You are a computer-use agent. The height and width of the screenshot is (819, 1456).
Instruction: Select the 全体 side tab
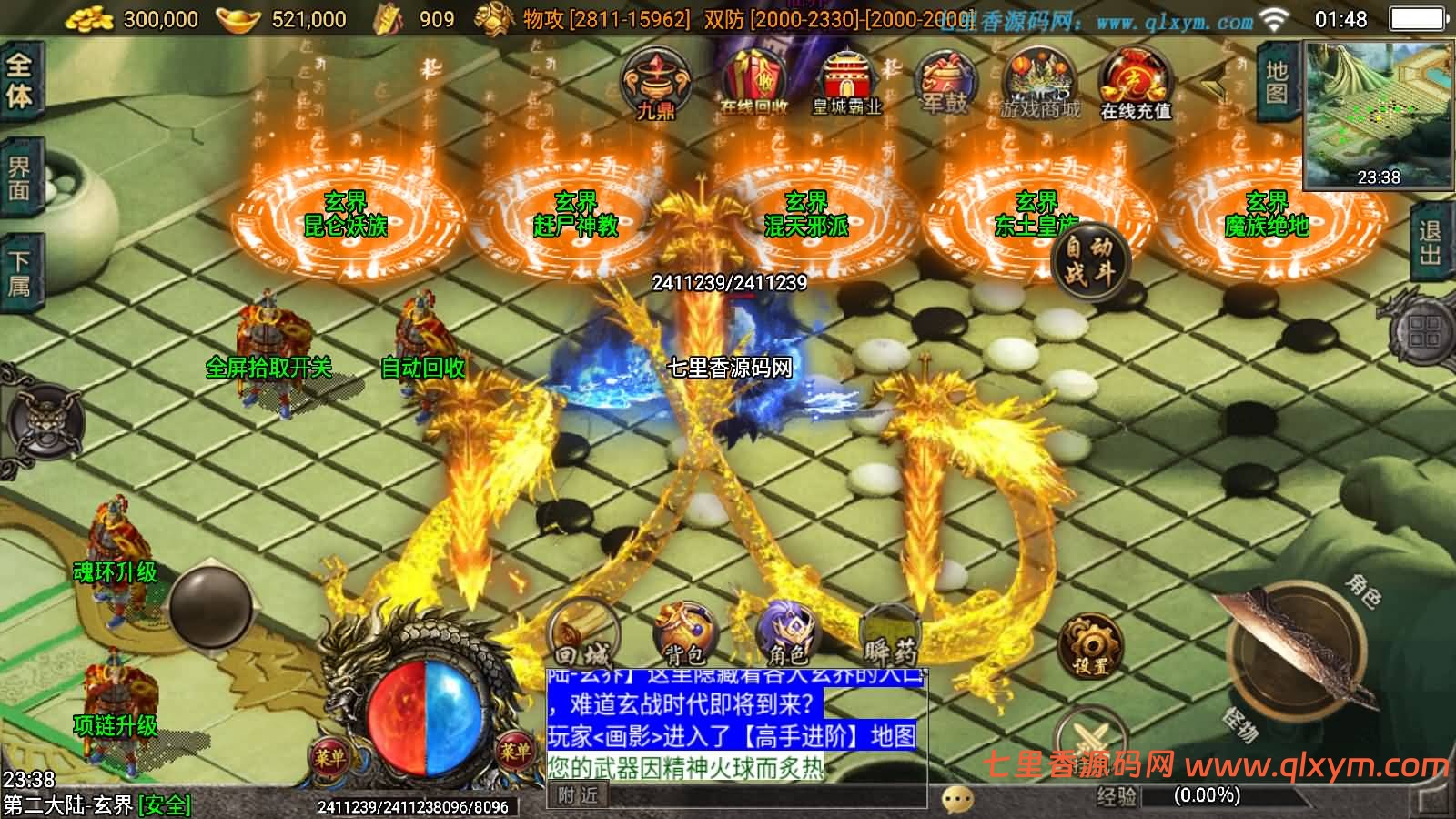pyautogui.click(x=20, y=80)
